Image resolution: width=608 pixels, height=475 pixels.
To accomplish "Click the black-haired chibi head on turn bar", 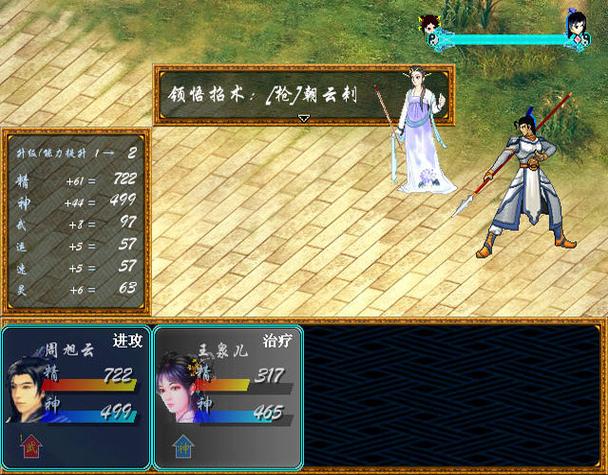I will point(577,24).
